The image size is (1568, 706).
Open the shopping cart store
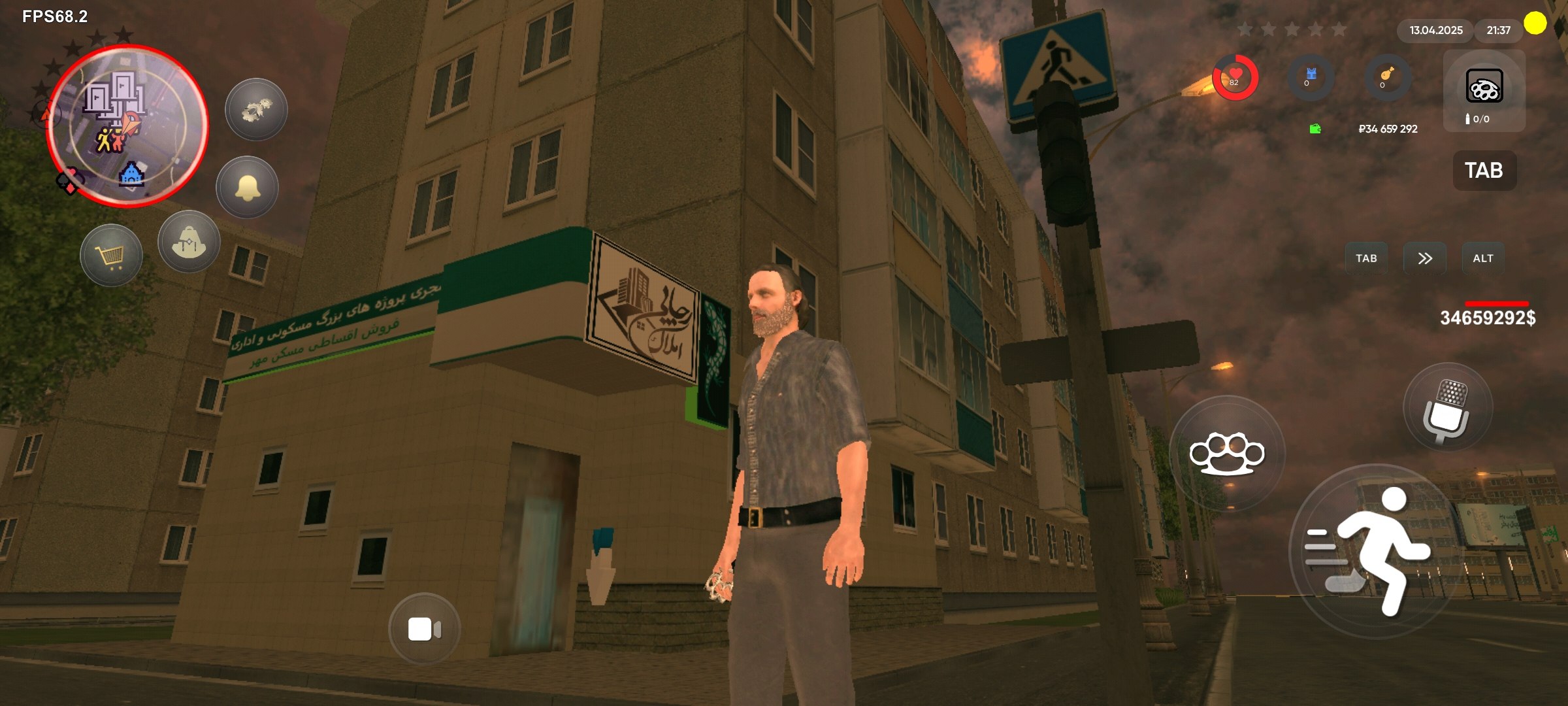coord(111,255)
